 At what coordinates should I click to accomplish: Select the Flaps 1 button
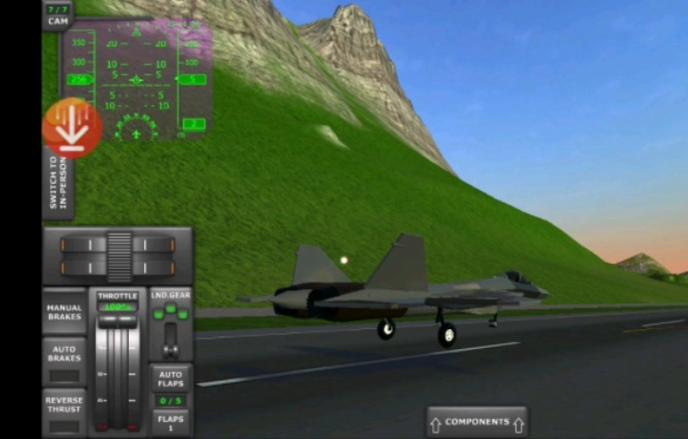click(x=171, y=421)
